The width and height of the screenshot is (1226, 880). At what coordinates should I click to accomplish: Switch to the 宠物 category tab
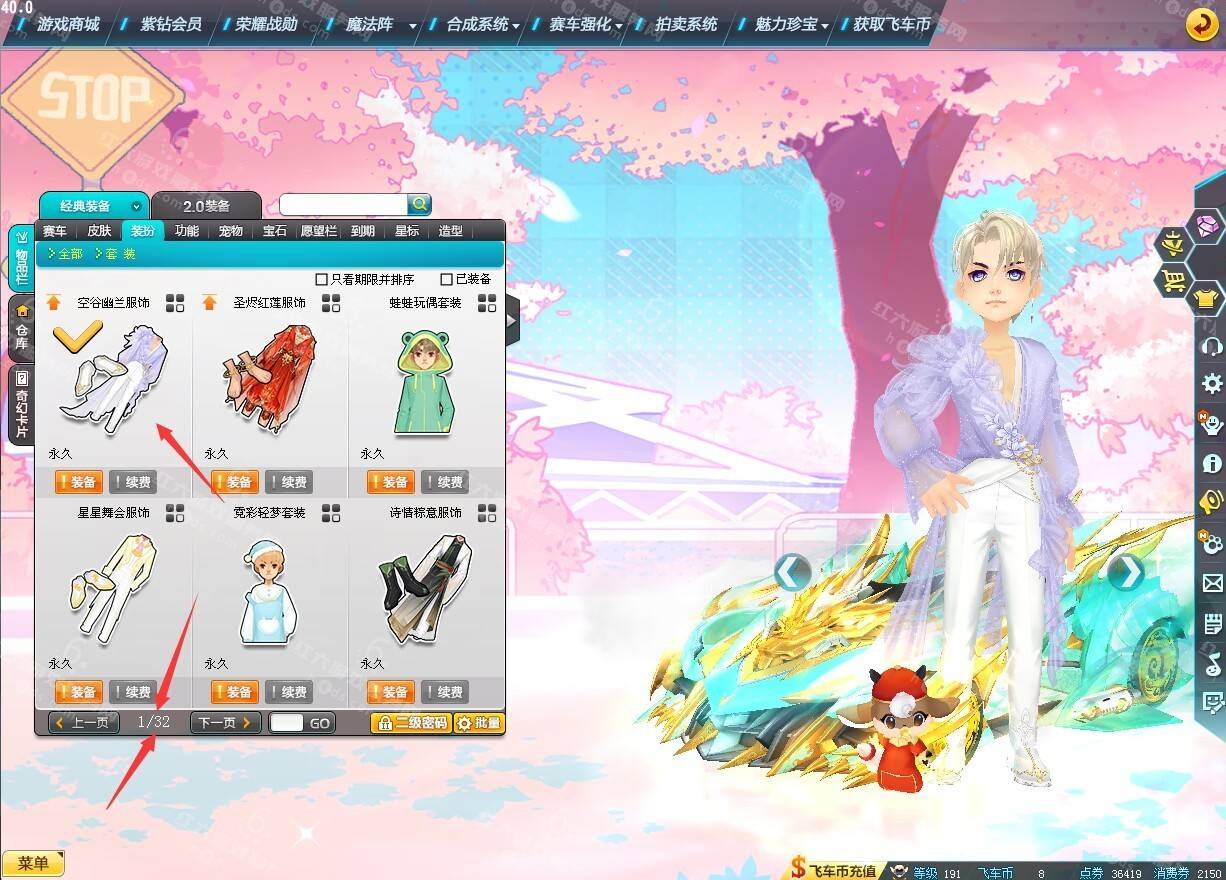(x=230, y=231)
